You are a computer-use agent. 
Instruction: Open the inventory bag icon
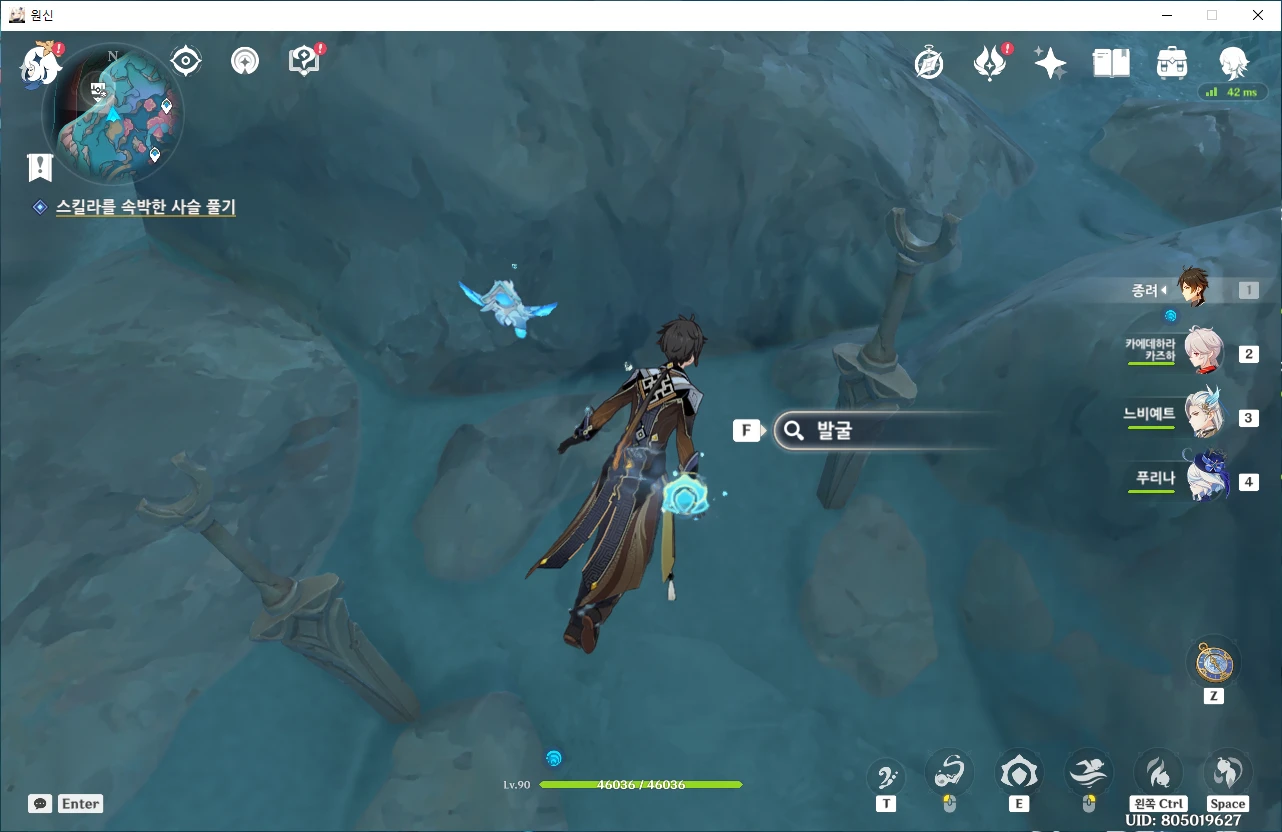[1171, 64]
